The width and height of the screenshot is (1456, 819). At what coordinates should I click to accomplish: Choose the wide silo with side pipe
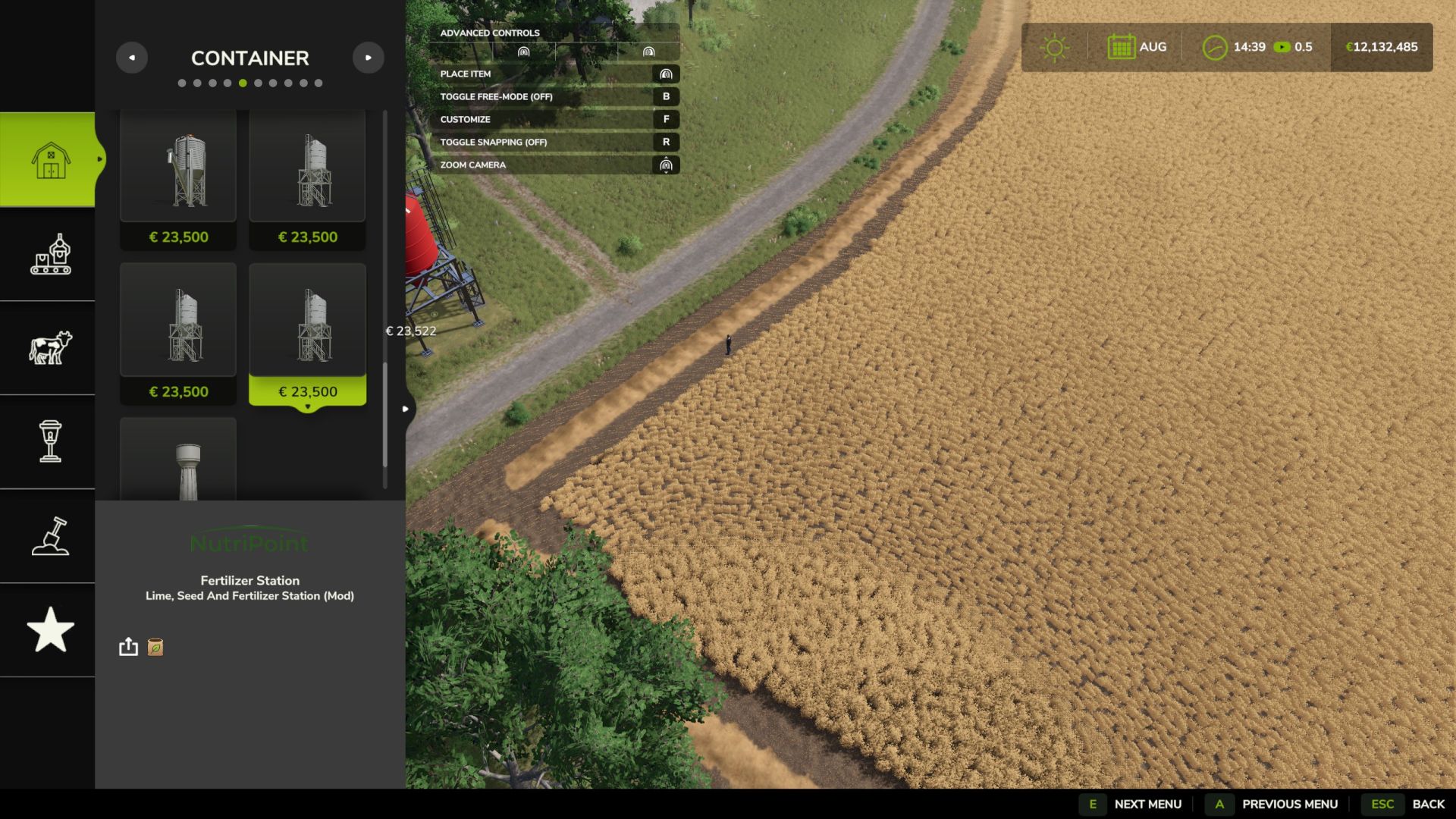click(x=178, y=178)
